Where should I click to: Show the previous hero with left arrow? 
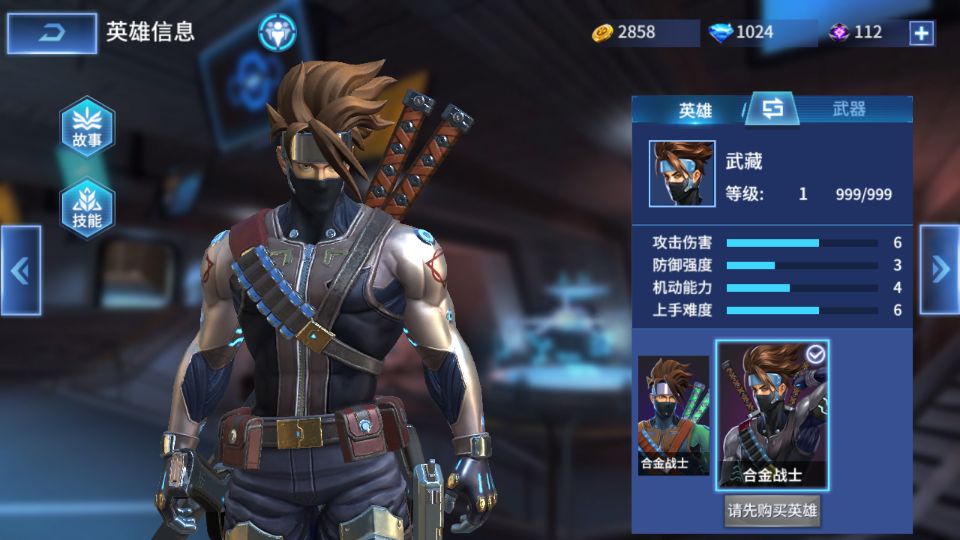click(x=20, y=270)
